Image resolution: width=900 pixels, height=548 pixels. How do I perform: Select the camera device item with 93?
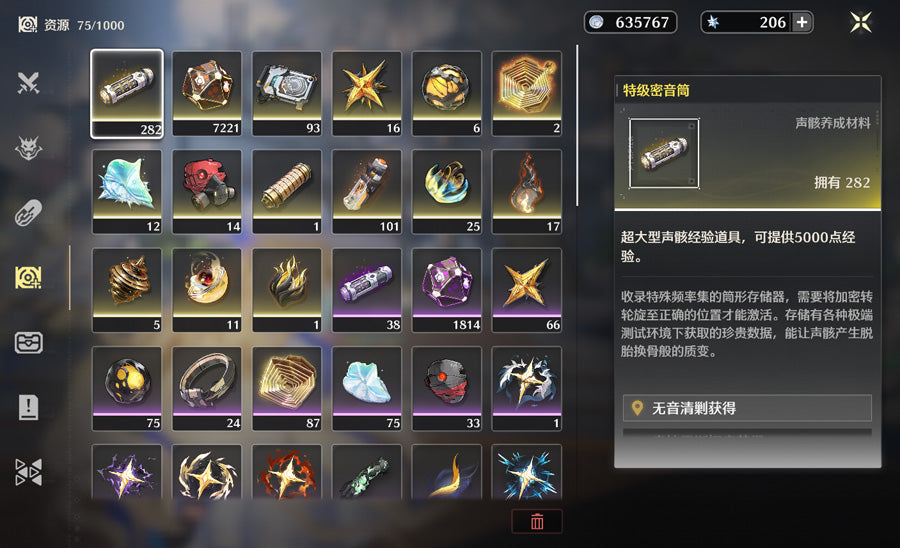click(287, 92)
